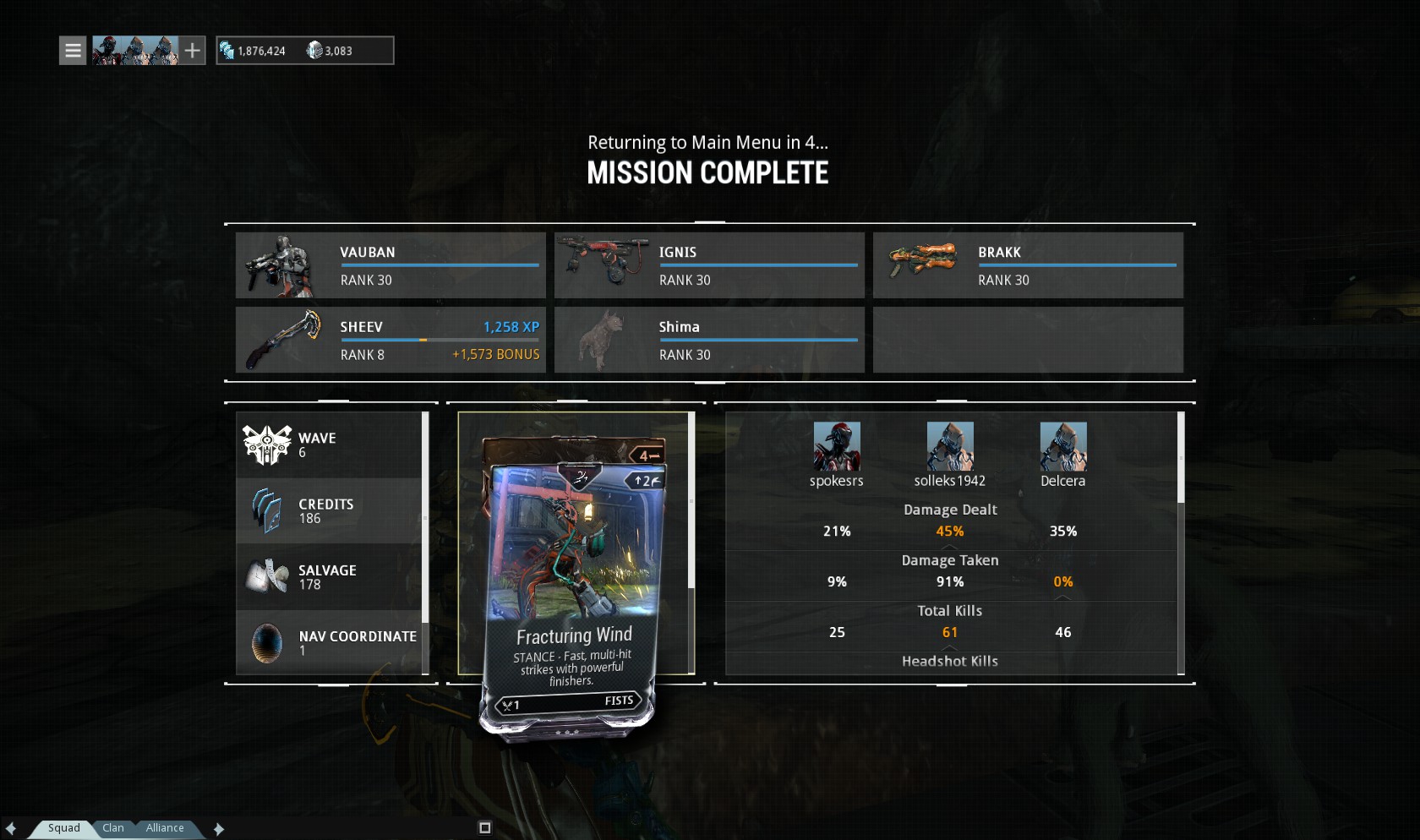Show the Fracturing Wind mod card

tap(573, 583)
